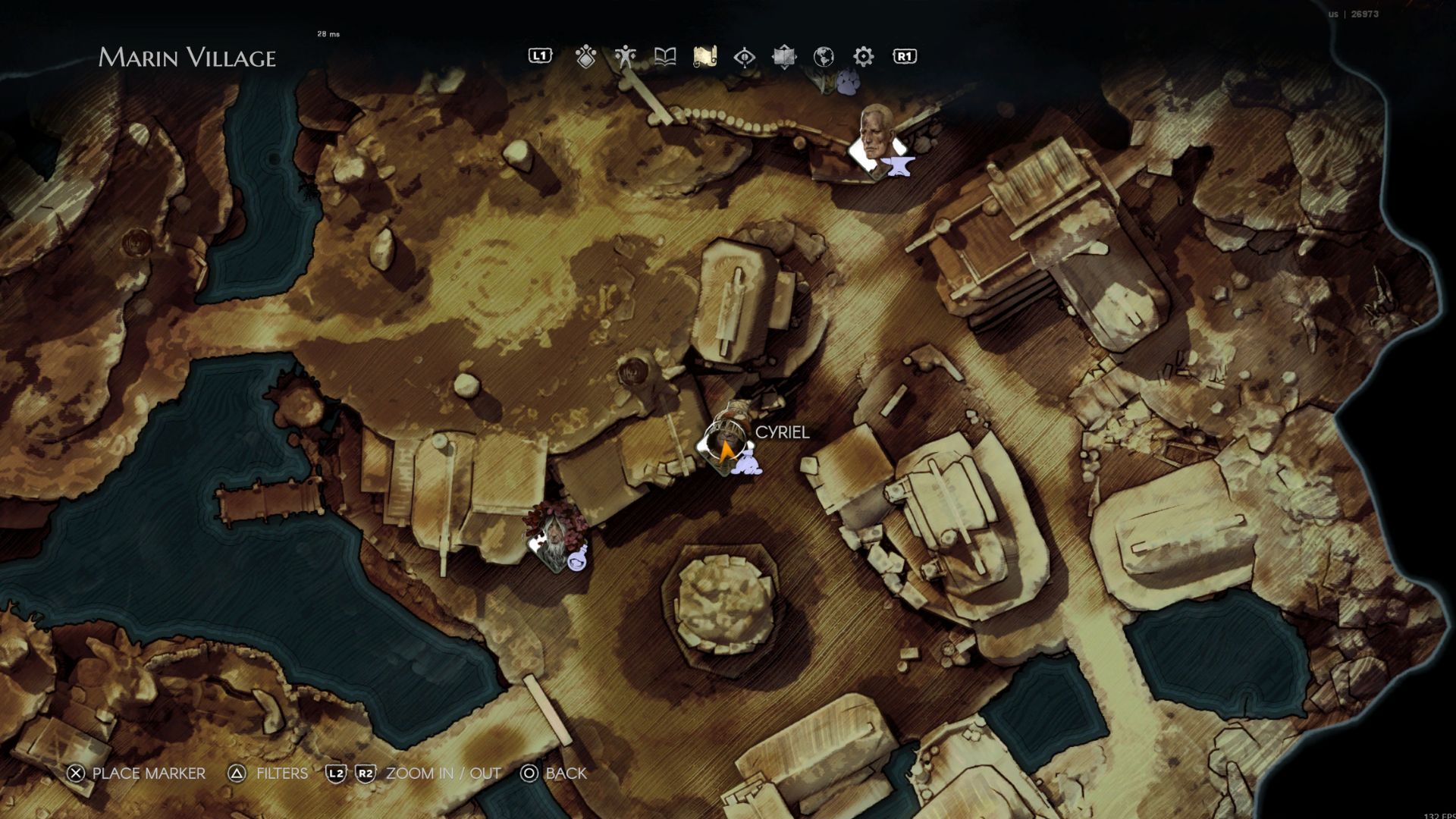Open the skill tree tab icon

click(x=585, y=57)
